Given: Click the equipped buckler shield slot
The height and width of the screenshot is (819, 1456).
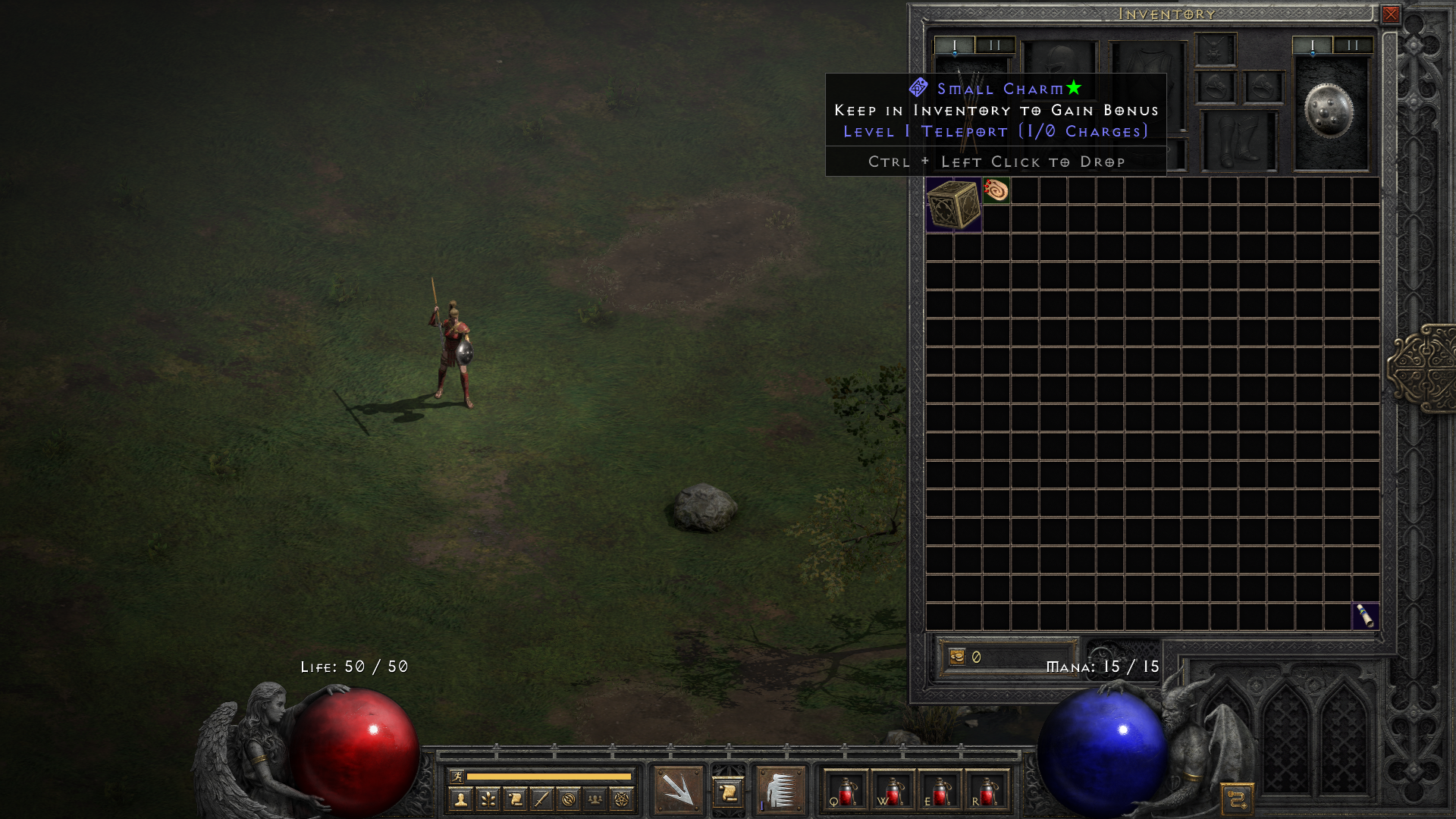Looking at the screenshot, I should pyautogui.click(x=1329, y=111).
